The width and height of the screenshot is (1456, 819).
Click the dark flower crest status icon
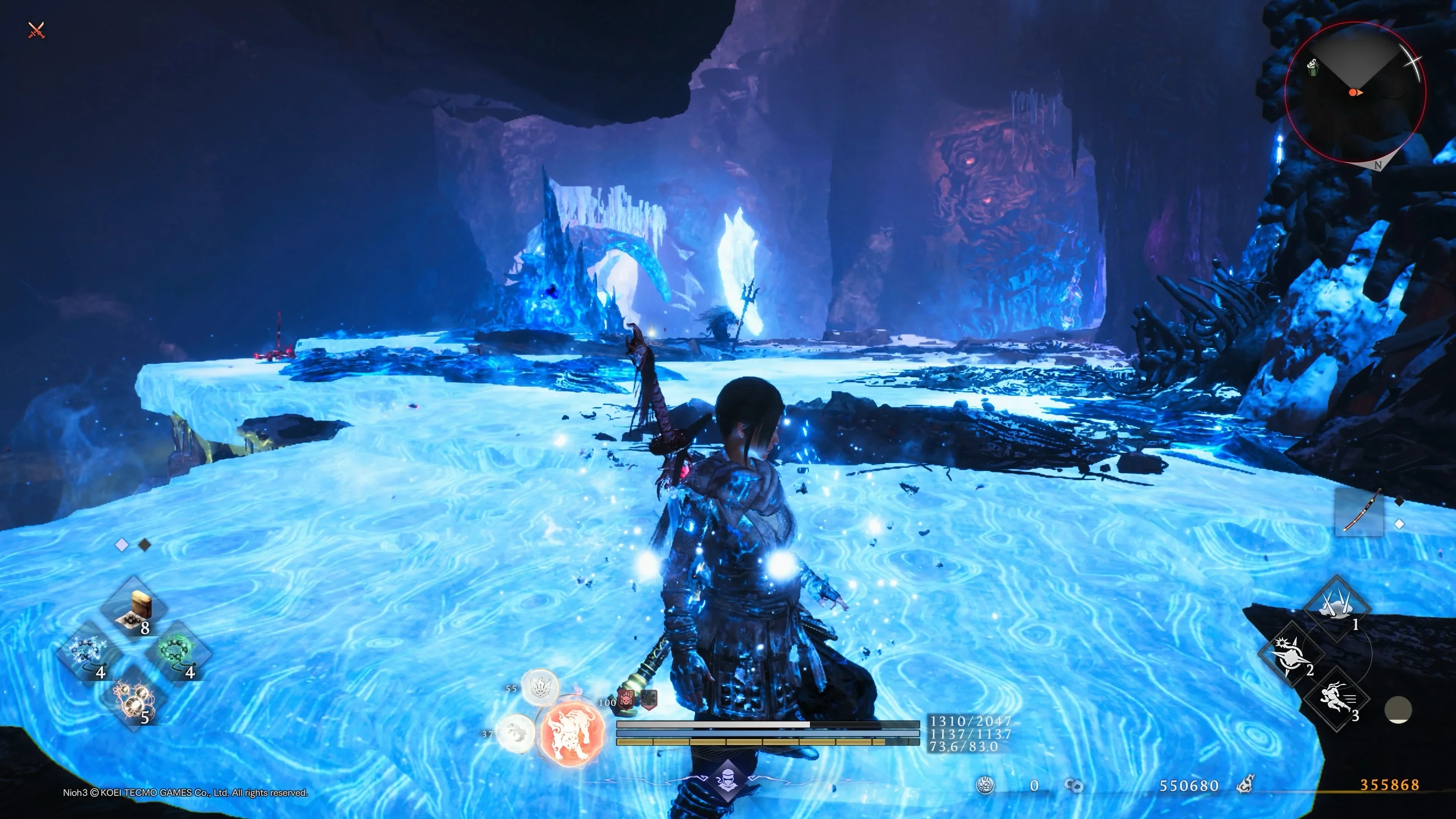pos(648,700)
